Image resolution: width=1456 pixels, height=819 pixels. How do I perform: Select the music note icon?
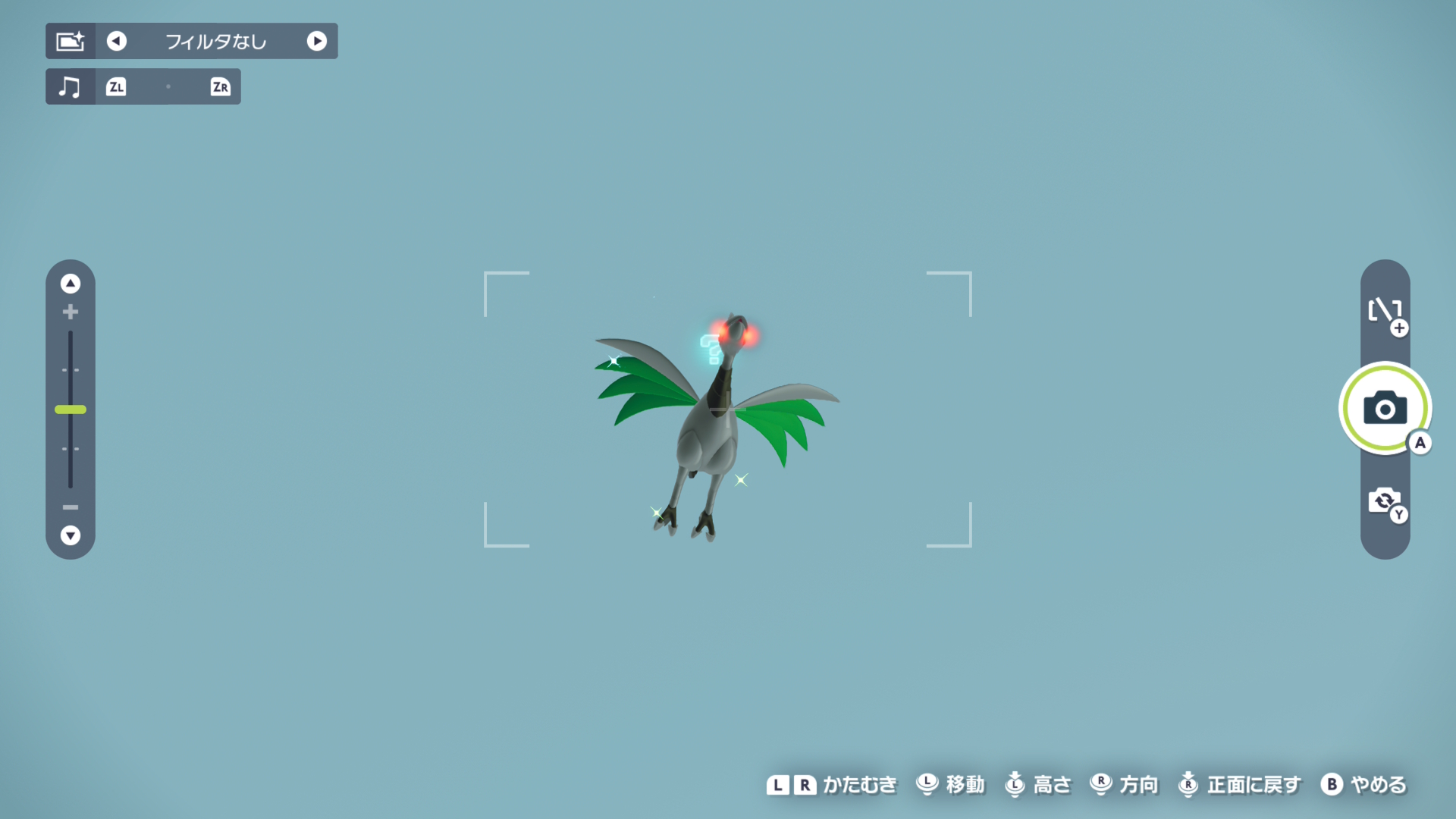click(x=70, y=86)
